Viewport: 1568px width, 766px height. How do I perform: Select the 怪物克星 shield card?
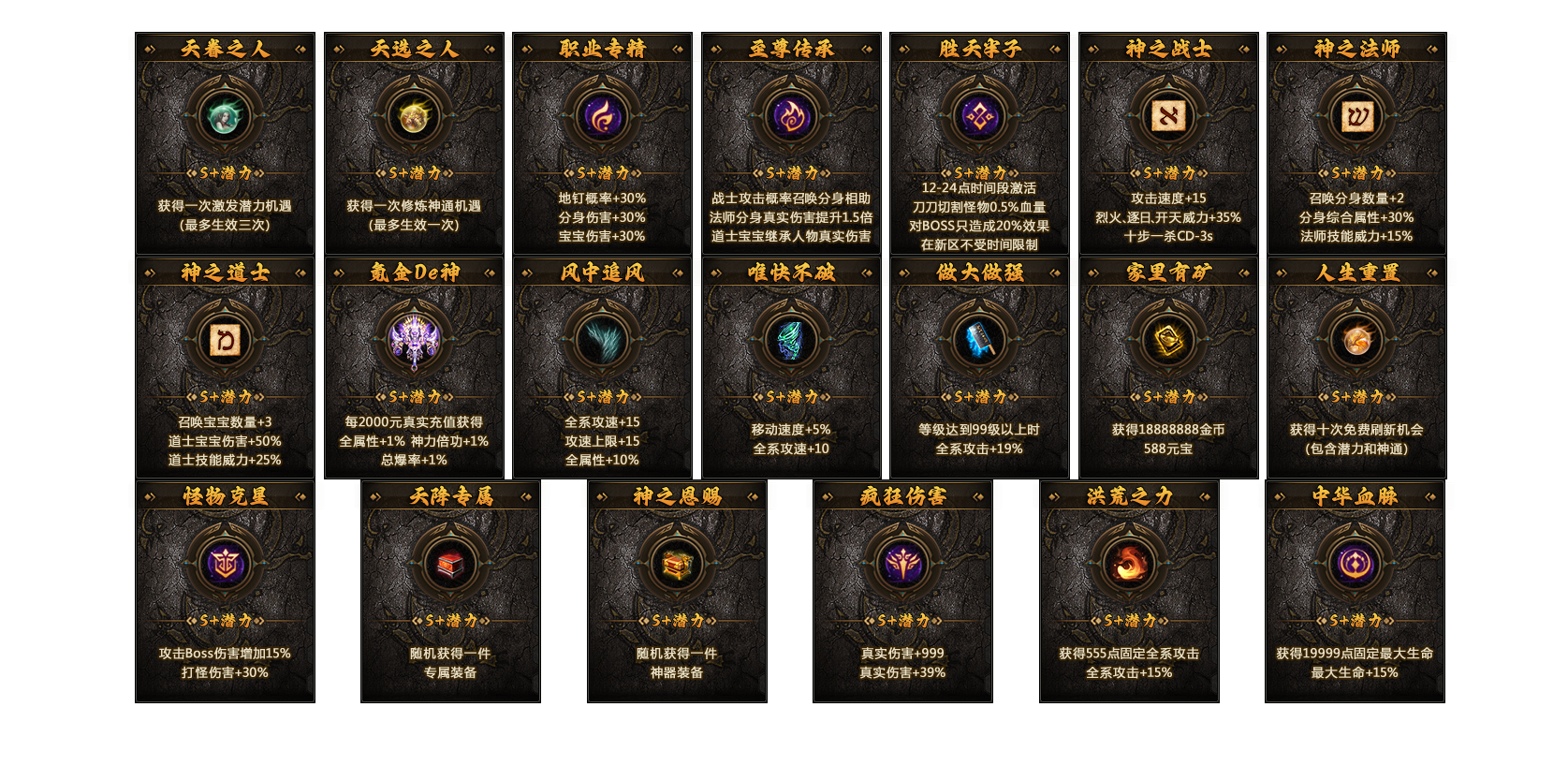pos(225,591)
